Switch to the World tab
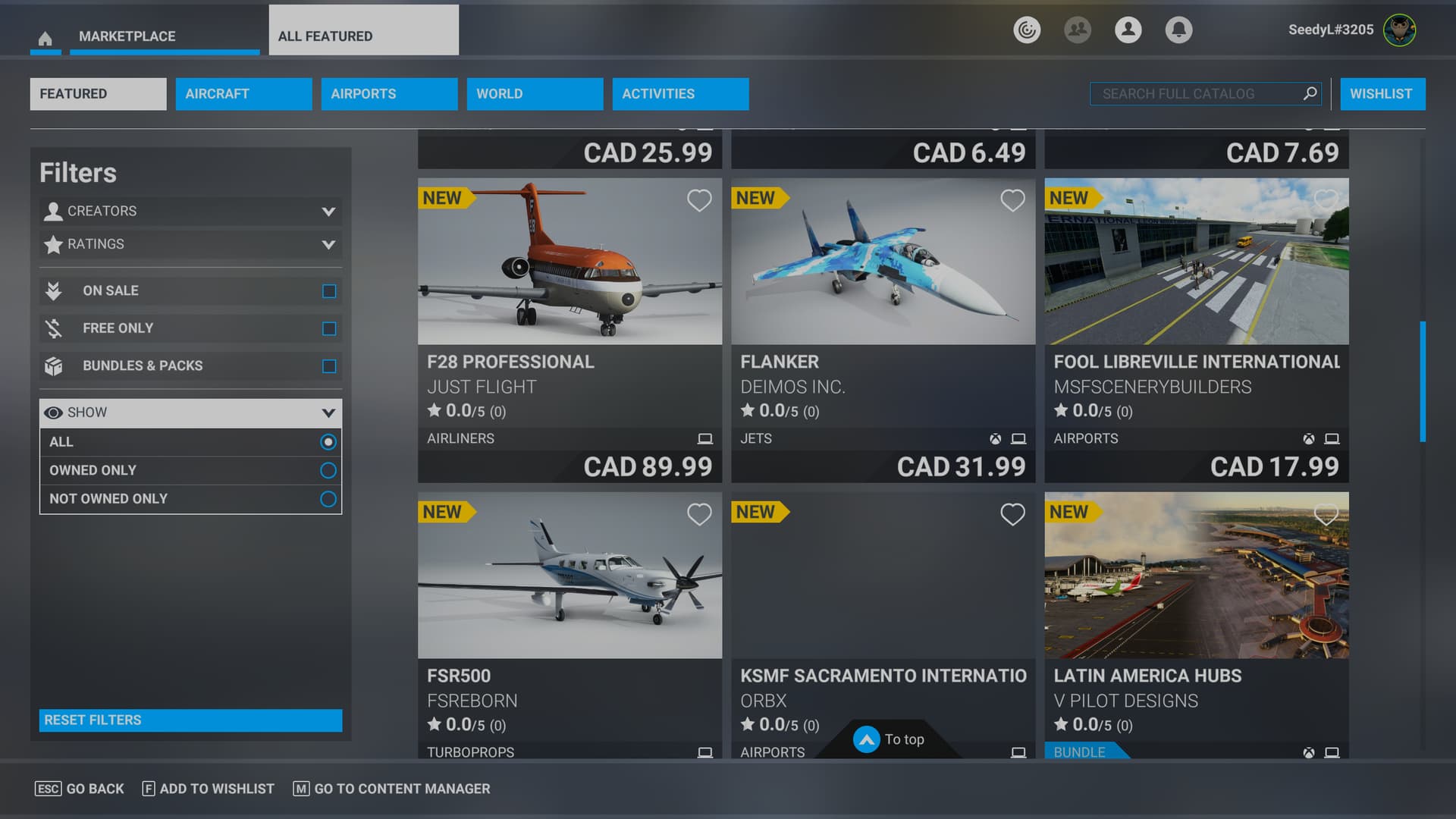 click(535, 93)
